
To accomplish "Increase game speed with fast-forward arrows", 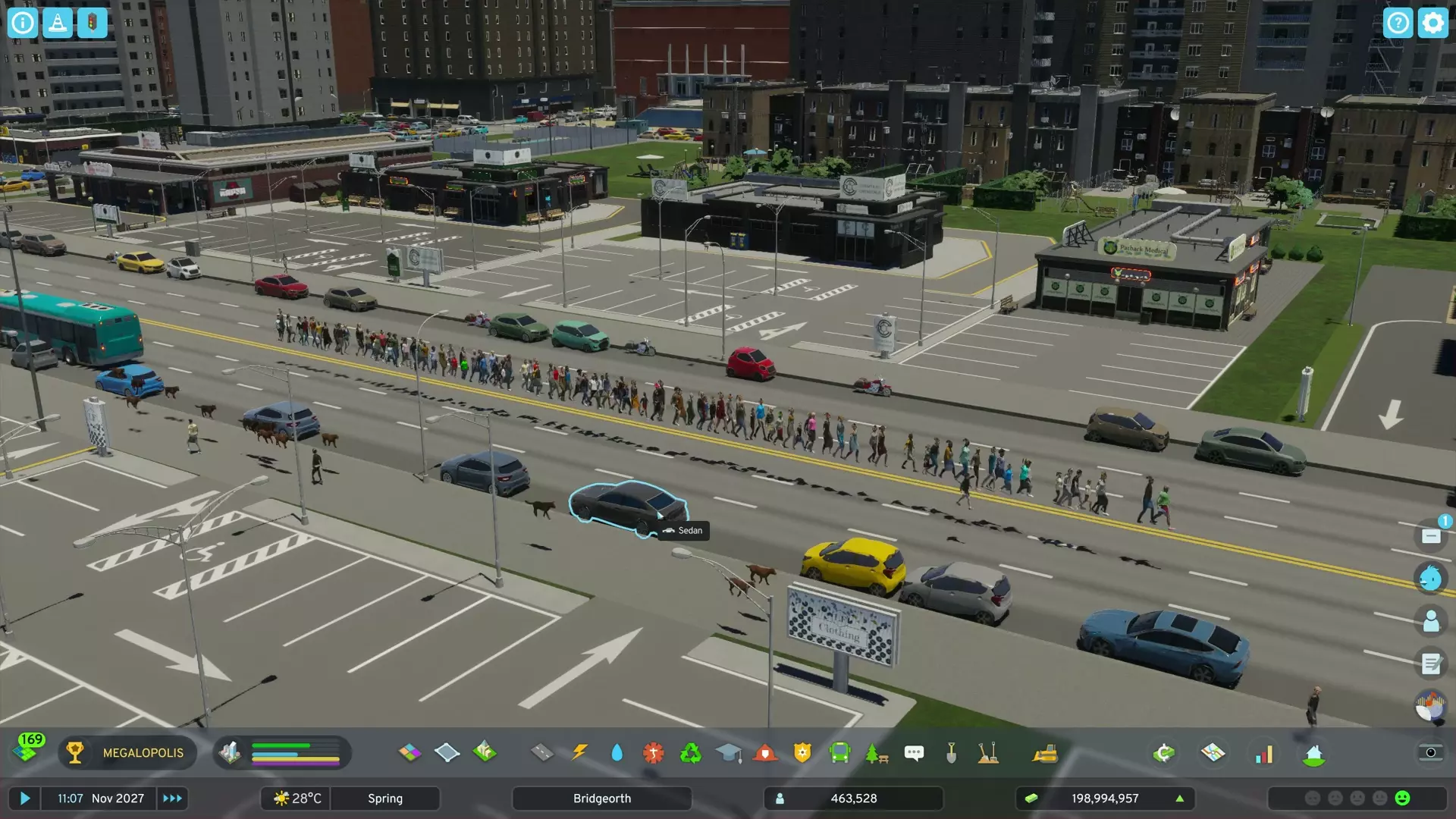I will coord(172,798).
